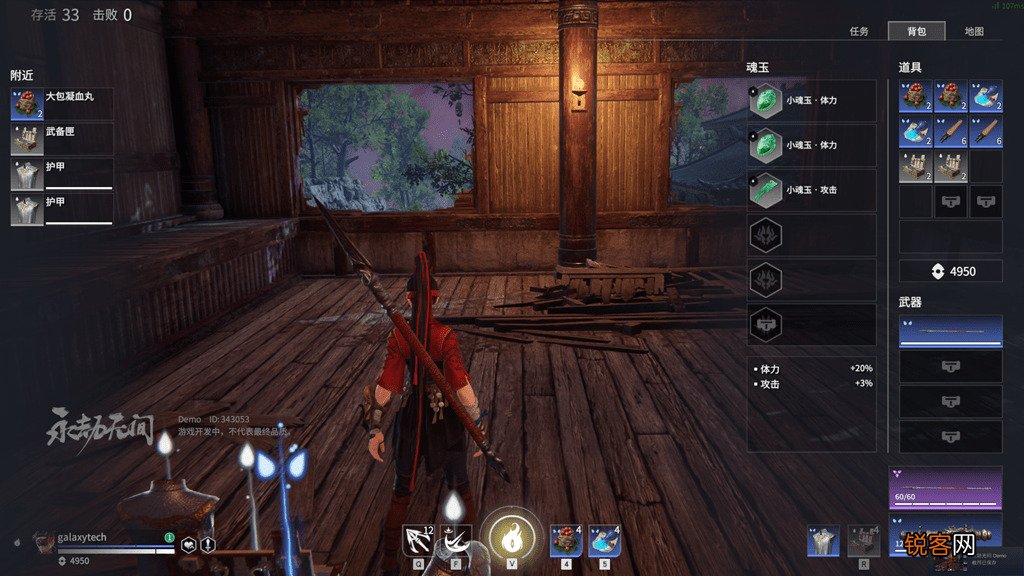Choose the 小魂玉·攻击 soul jade
The height and width of the screenshot is (576, 1024).
(811, 189)
